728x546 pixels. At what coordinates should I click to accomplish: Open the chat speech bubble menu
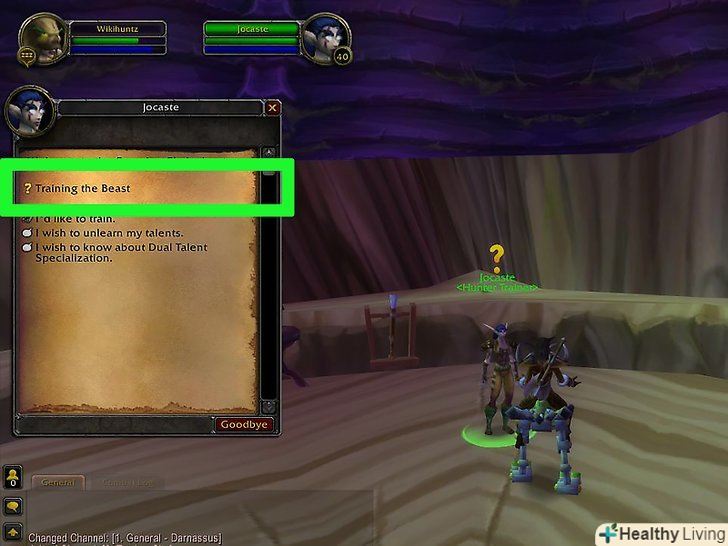pos(13,507)
